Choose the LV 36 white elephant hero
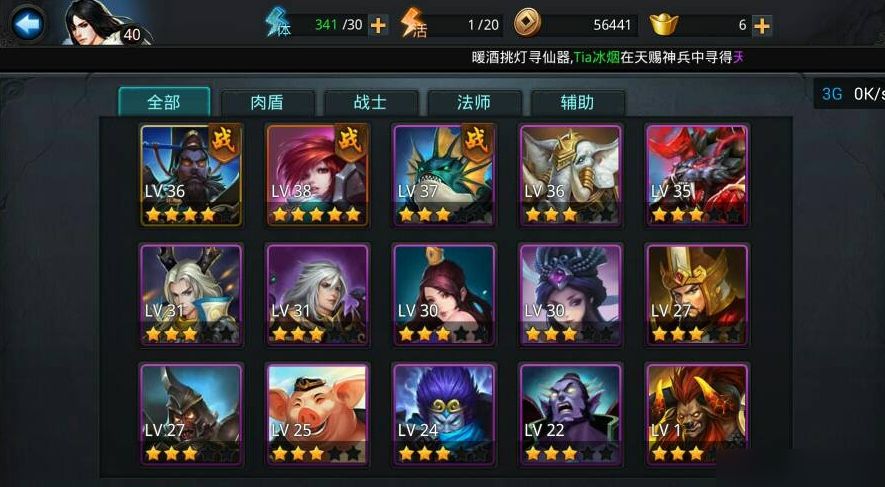 pos(570,174)
